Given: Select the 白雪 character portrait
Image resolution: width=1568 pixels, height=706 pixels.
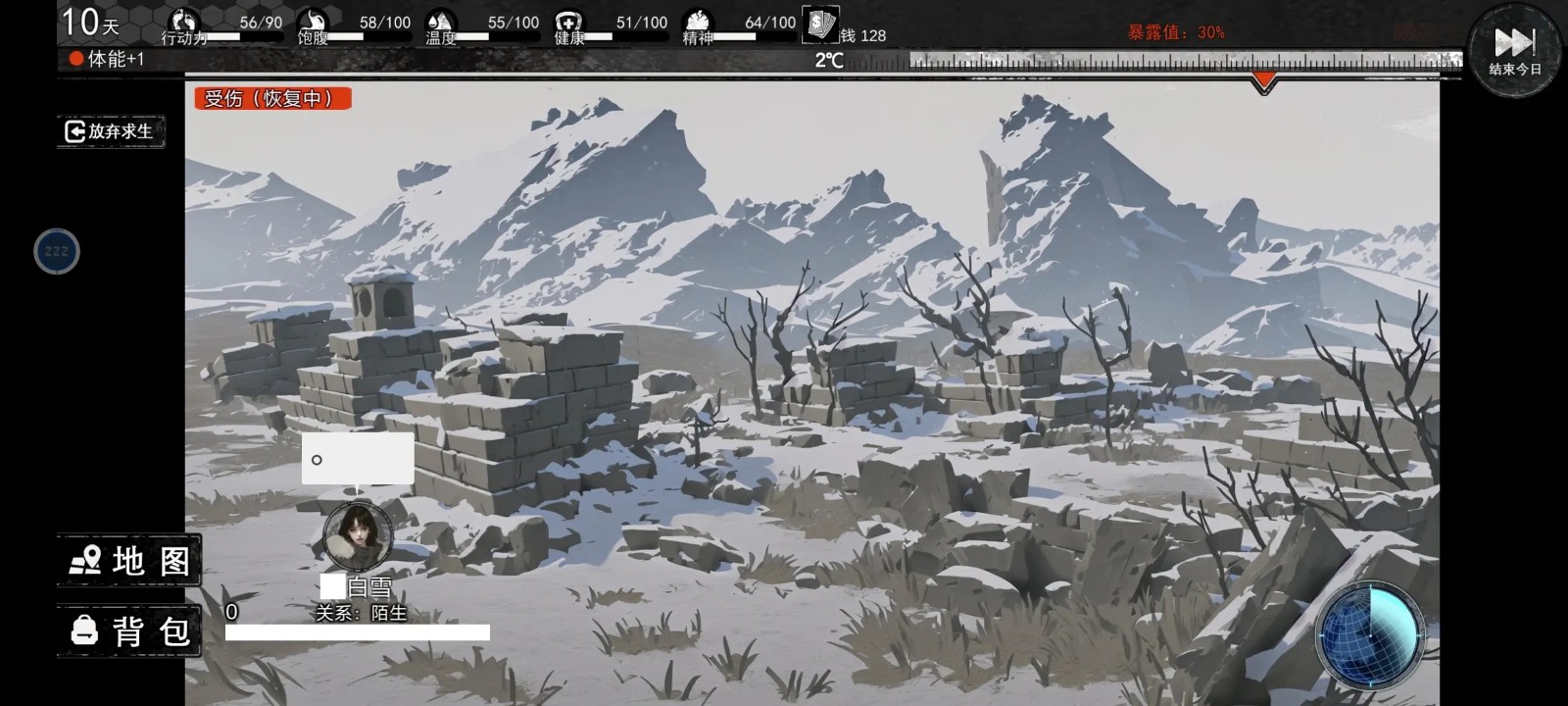Looking at the screenshot, I should point(358,535).
